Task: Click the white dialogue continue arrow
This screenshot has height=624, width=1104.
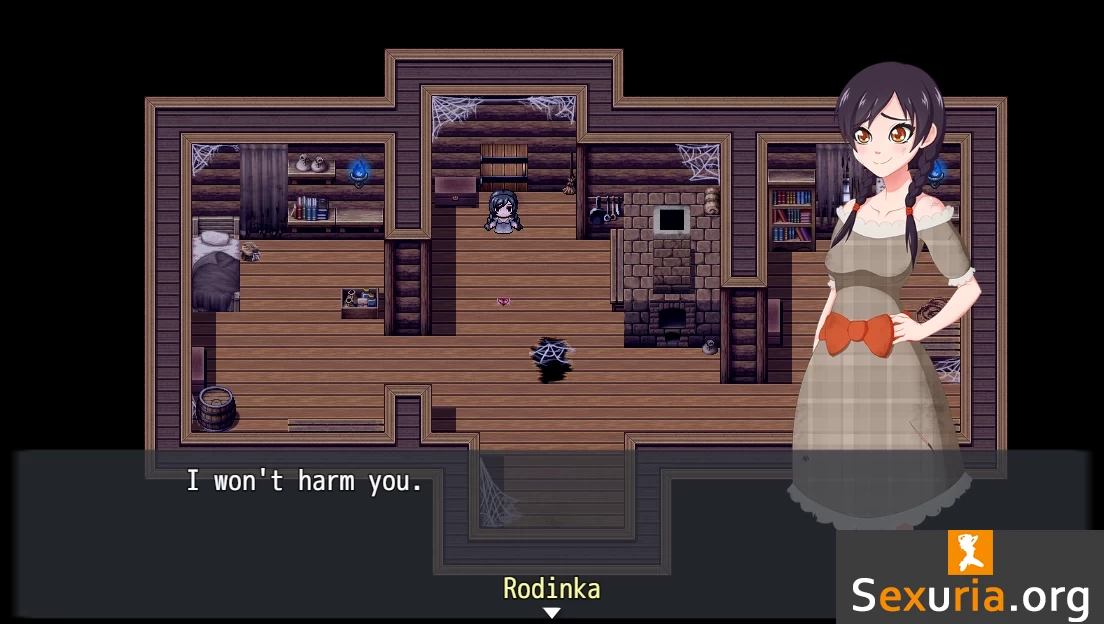Action: [x=551, y=613]
